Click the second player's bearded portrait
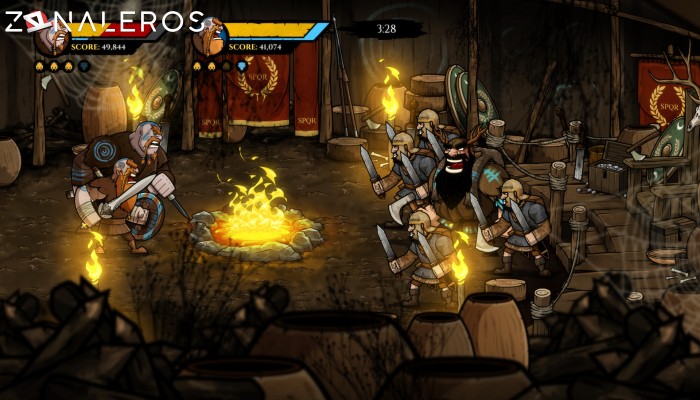The height and width of the screenshot is (400, 700). [209, 39]
